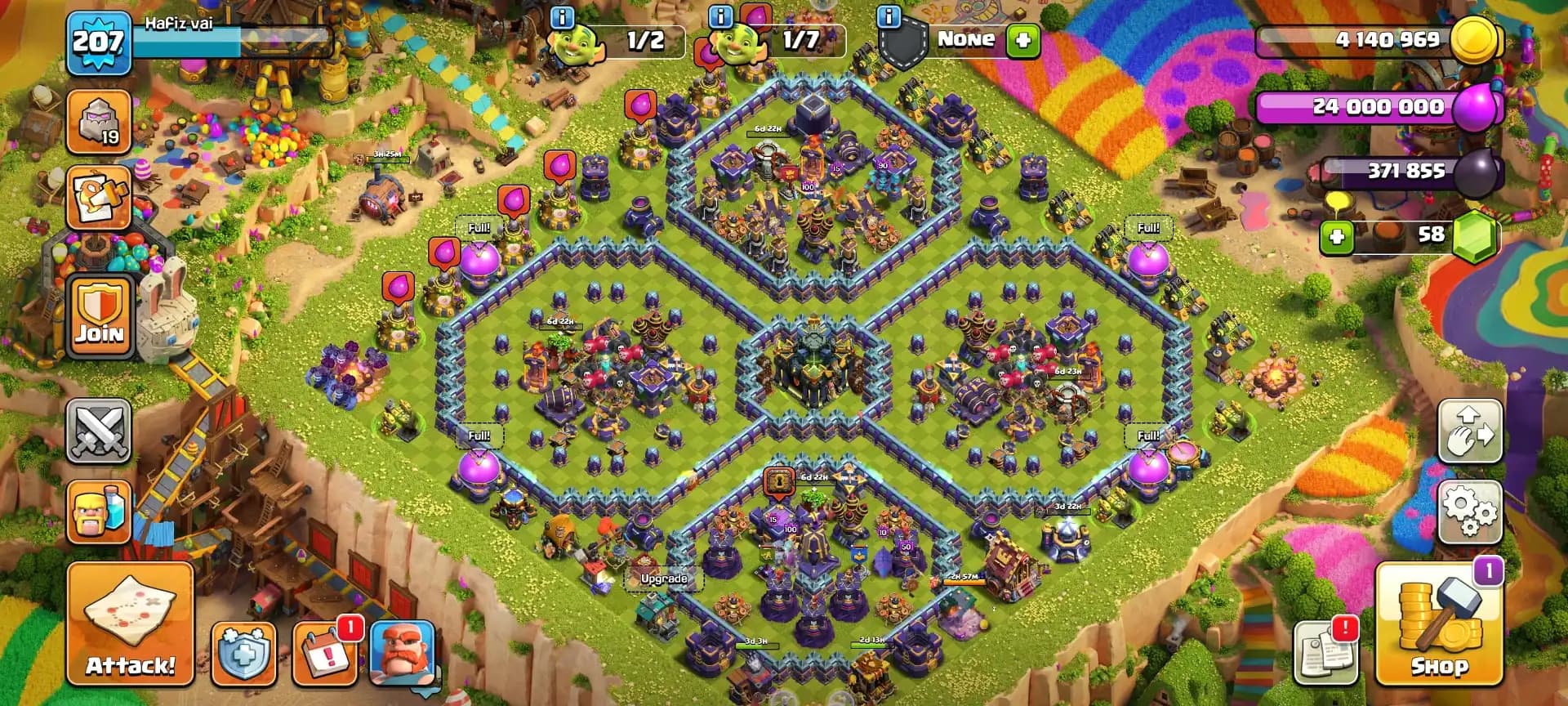Screen dimensions: 1568x706
Task: Open the season challenges scroll icon
Action: coord(98,196)
